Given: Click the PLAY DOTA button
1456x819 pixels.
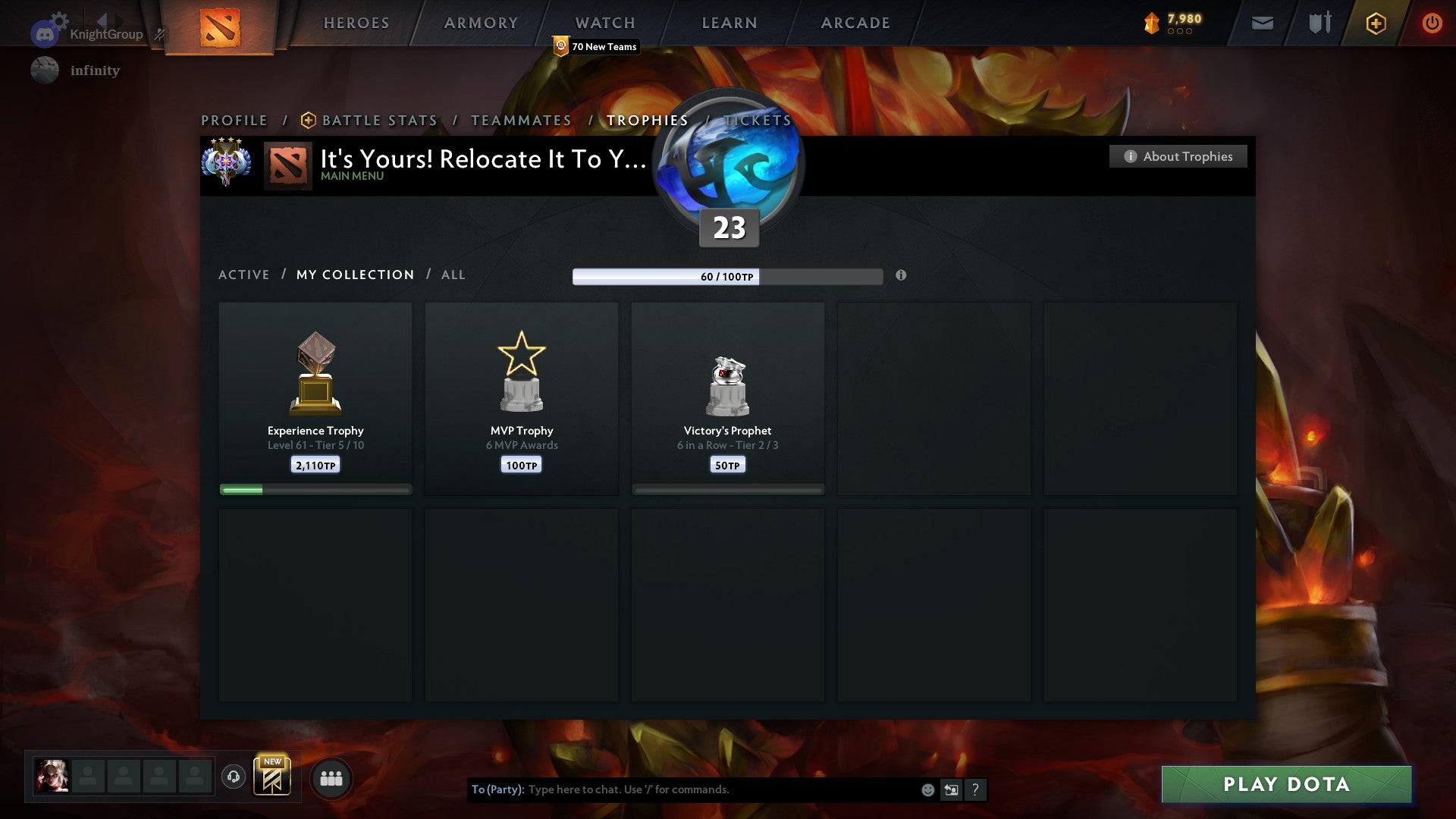Looking at the screenshot, I should pyautogui.click(x=1285, y=785).
